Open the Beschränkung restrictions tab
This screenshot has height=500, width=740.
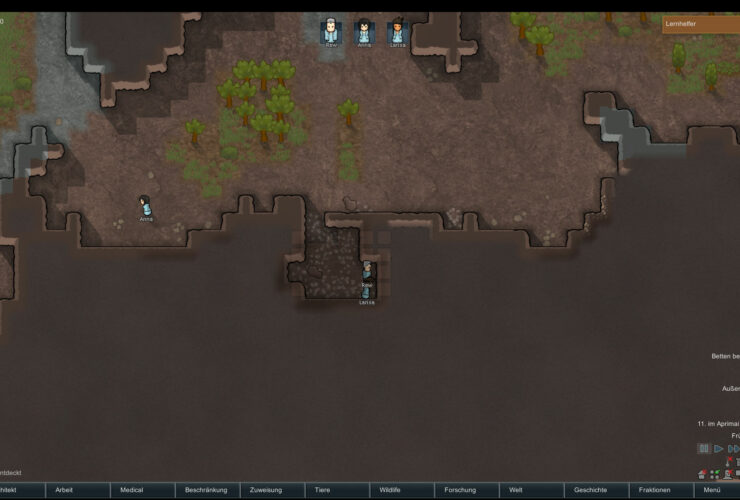point(206,490)
